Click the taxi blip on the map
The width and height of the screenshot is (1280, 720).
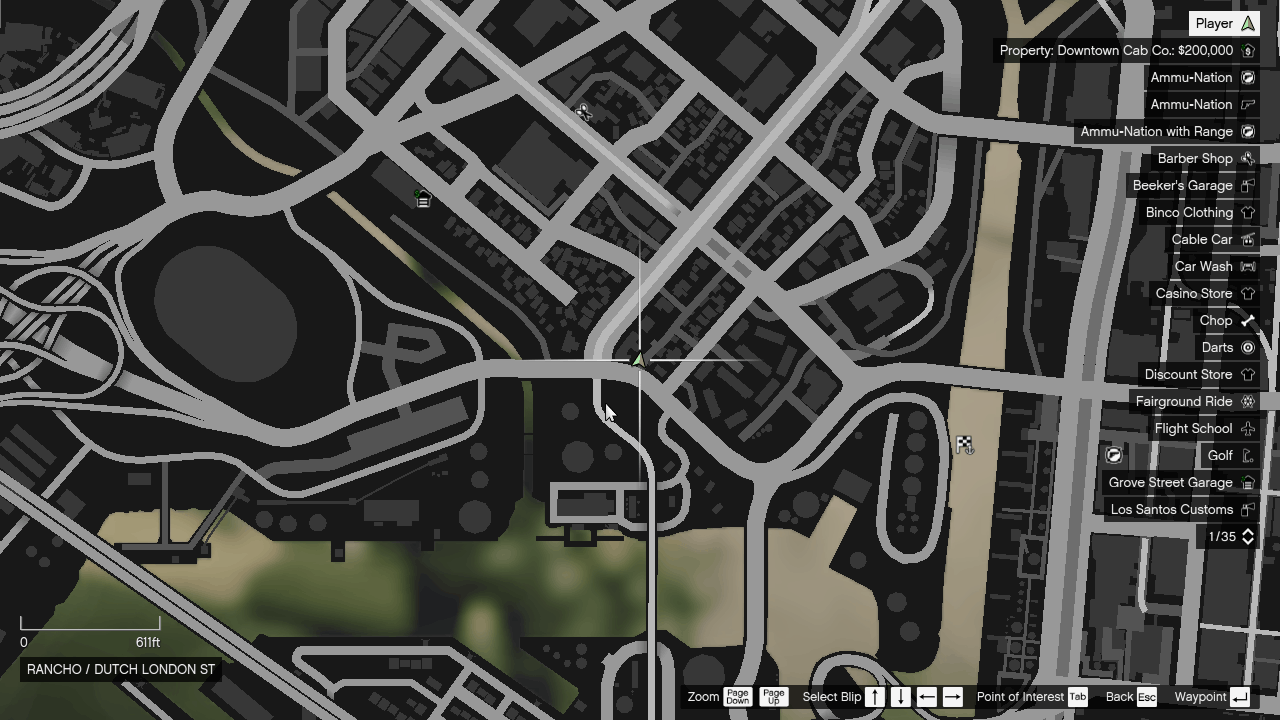(423, 200)
